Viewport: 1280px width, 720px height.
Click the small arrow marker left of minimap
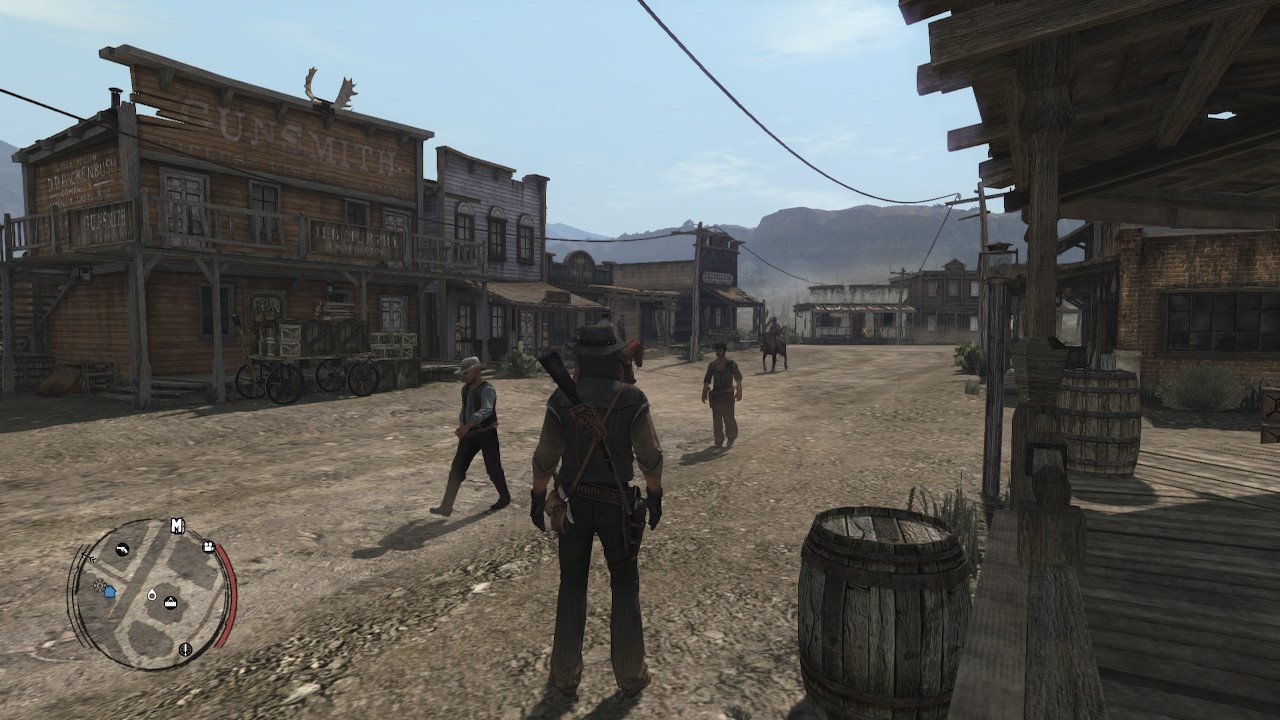88,557
